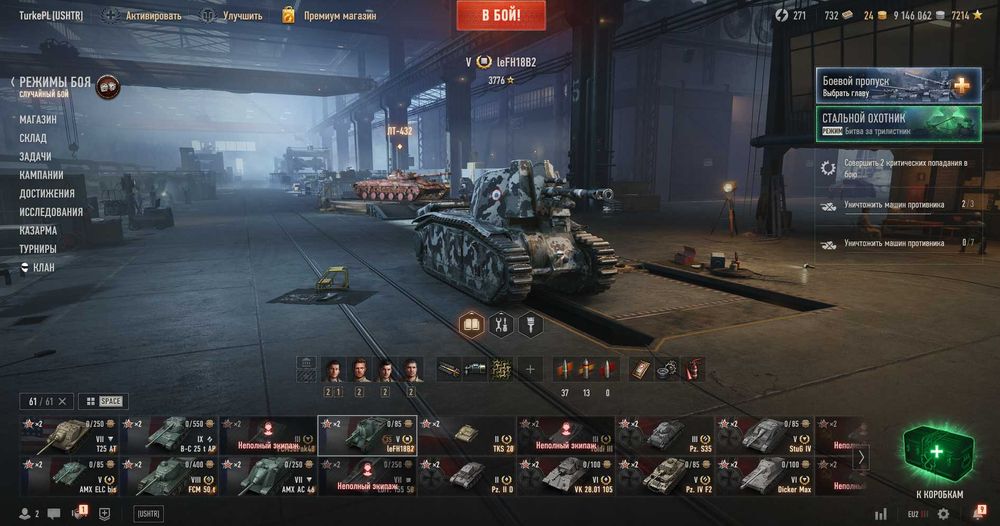Open the «Турниры» tournaments entry
The width and height of the screenshot is (1000, 526).
coord(38,248)
